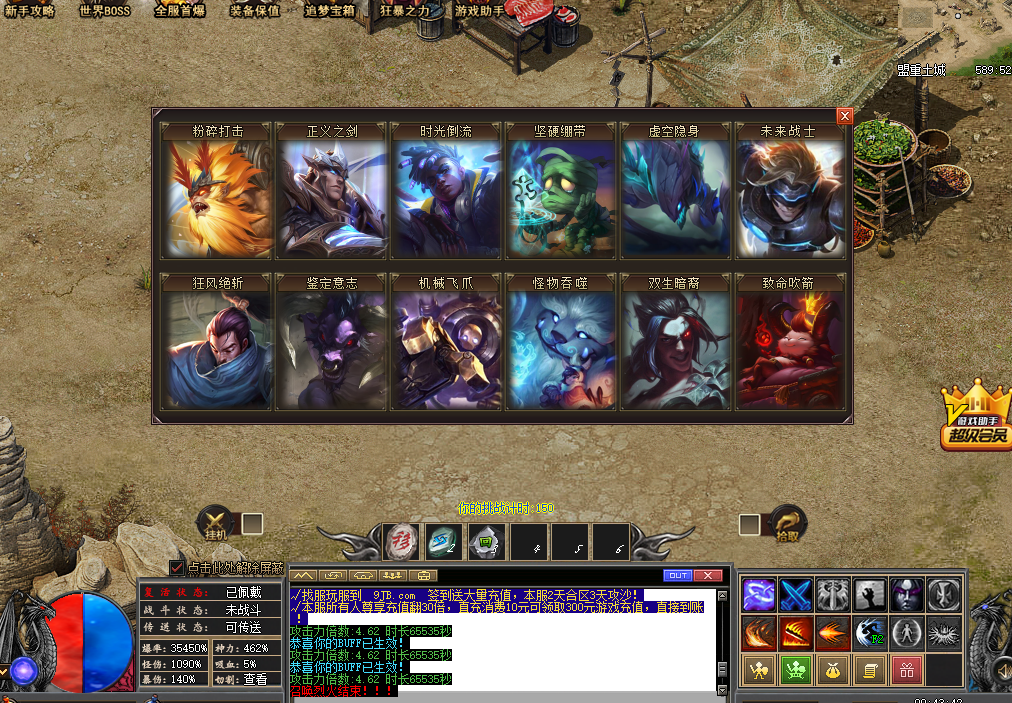This screenshot has height=703, width=1012.
Task: Click the 查看 button in stats panel
Action: (255, 679)
